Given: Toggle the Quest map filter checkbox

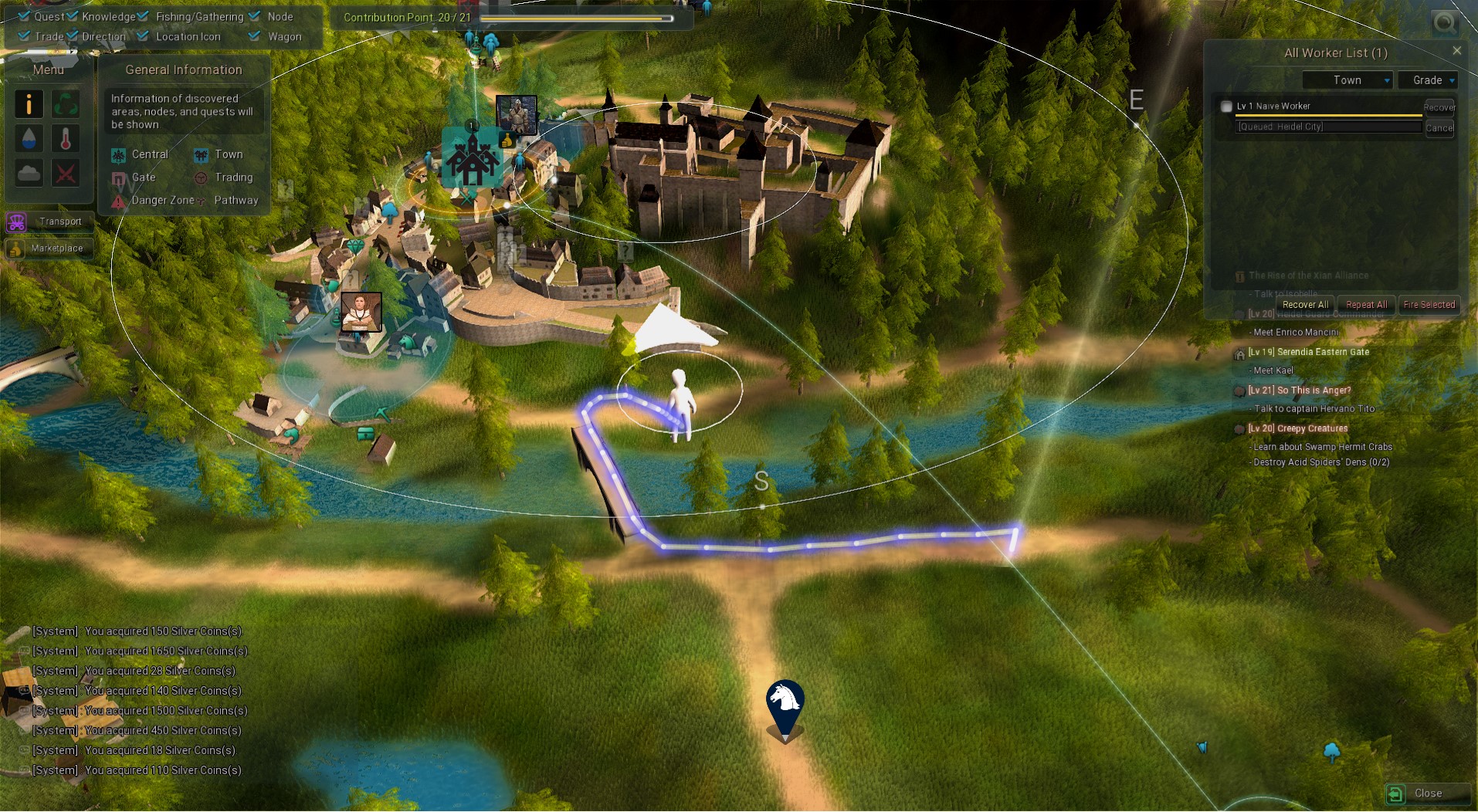Looking at the screenshot, I should [x=23, y=15].
